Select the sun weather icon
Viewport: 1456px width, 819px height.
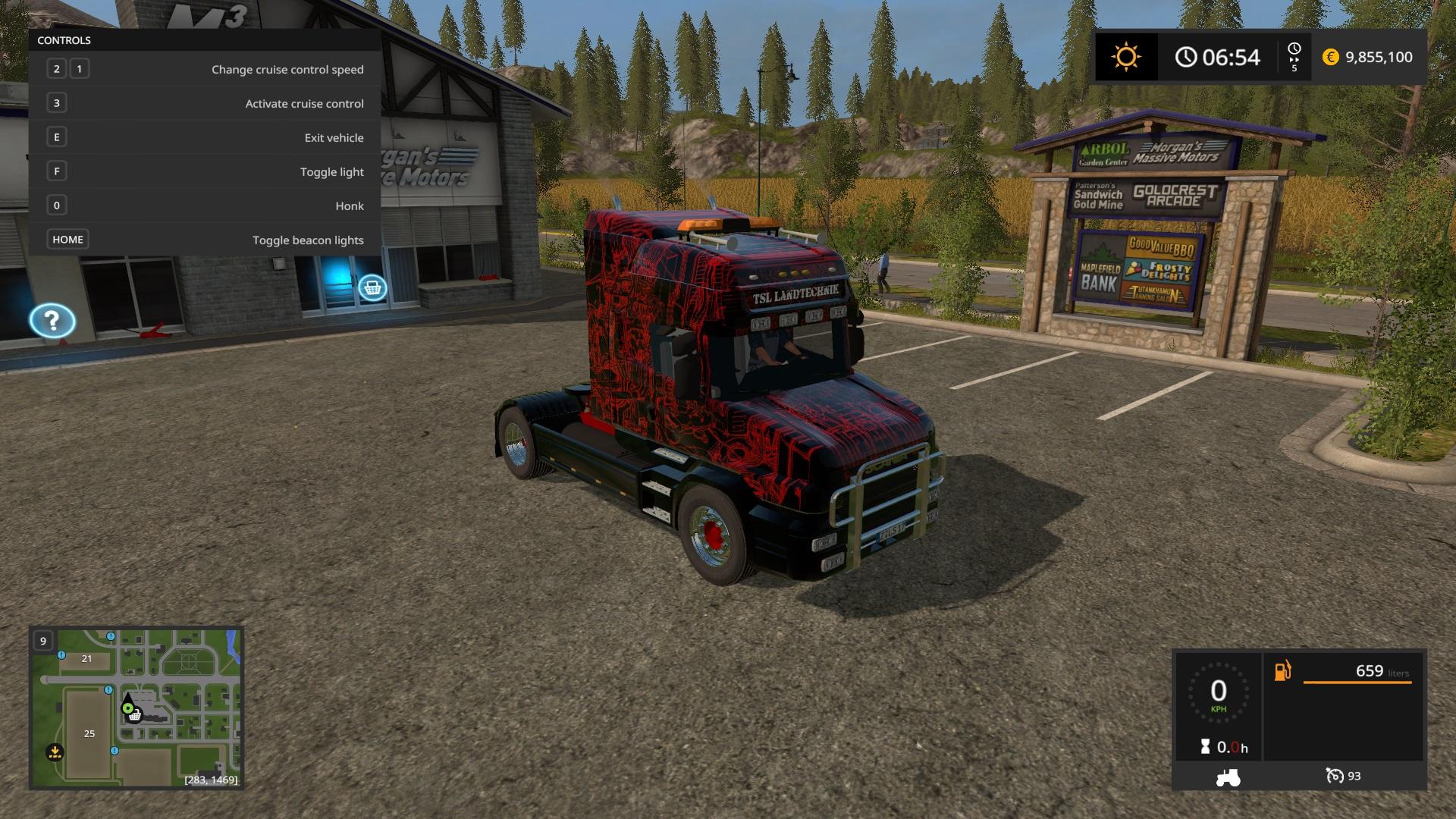tap(1125, 57)
